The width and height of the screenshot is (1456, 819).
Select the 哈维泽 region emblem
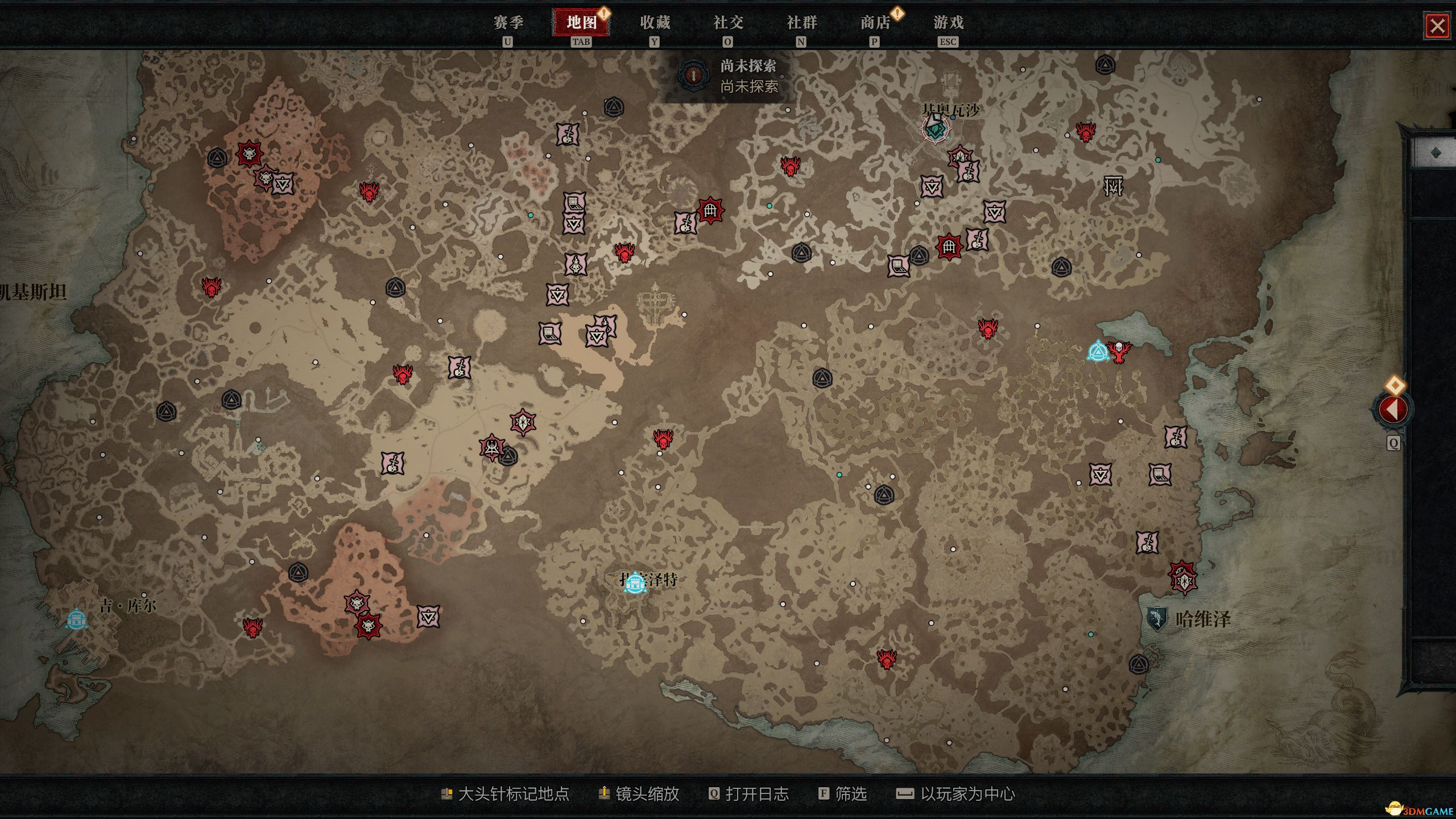(1156, 618)
